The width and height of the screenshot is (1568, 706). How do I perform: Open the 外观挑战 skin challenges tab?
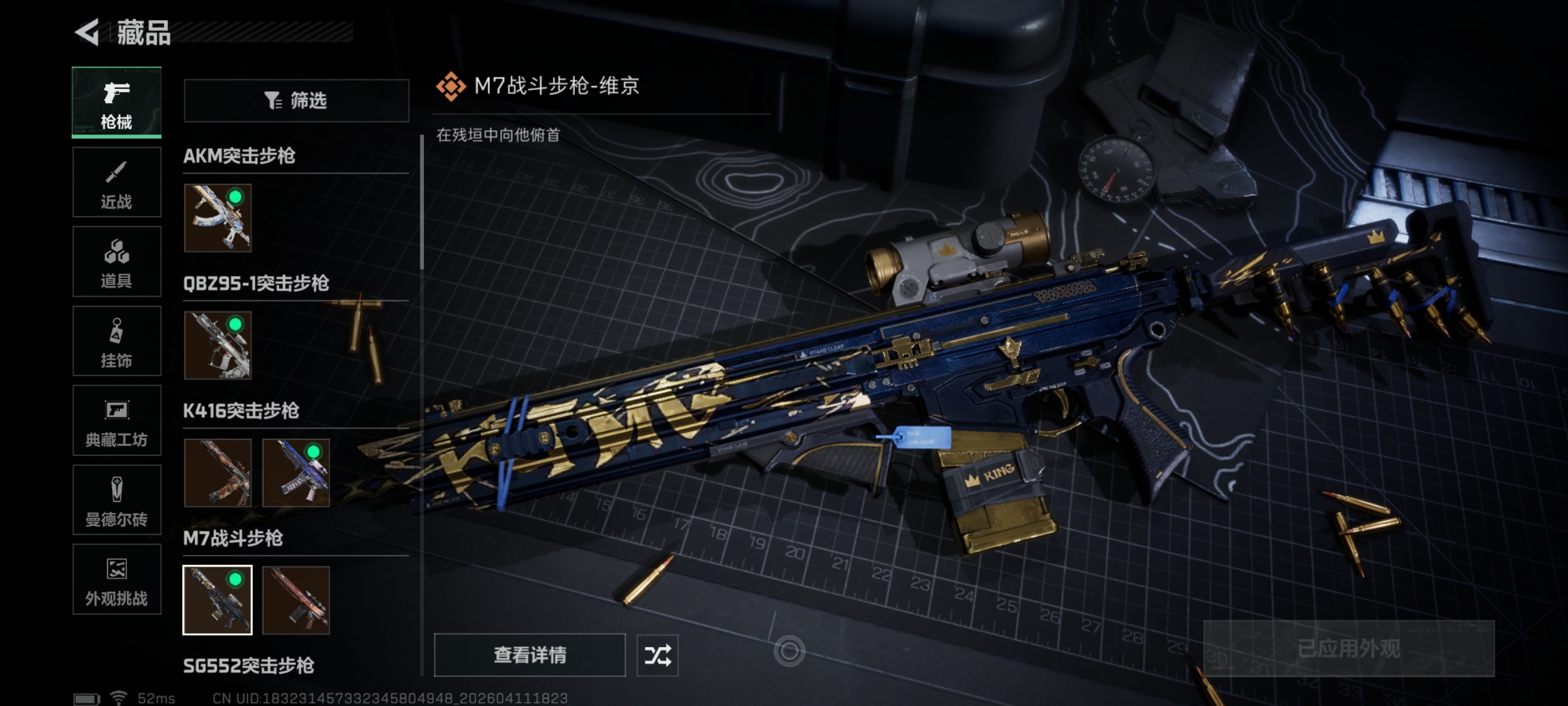tap(116, 579)
